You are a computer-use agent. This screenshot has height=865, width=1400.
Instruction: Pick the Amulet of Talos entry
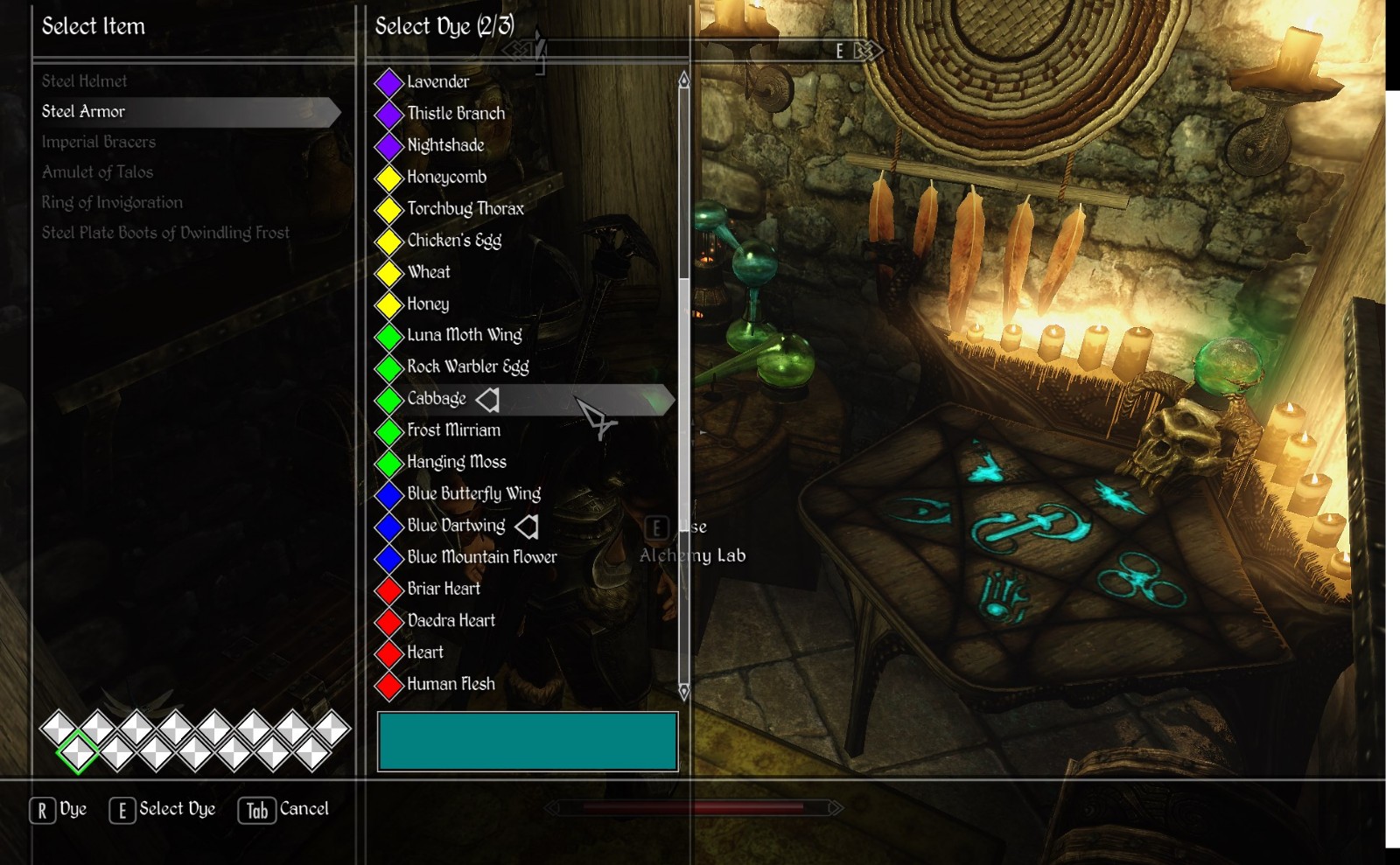click(x=97, y=172)
